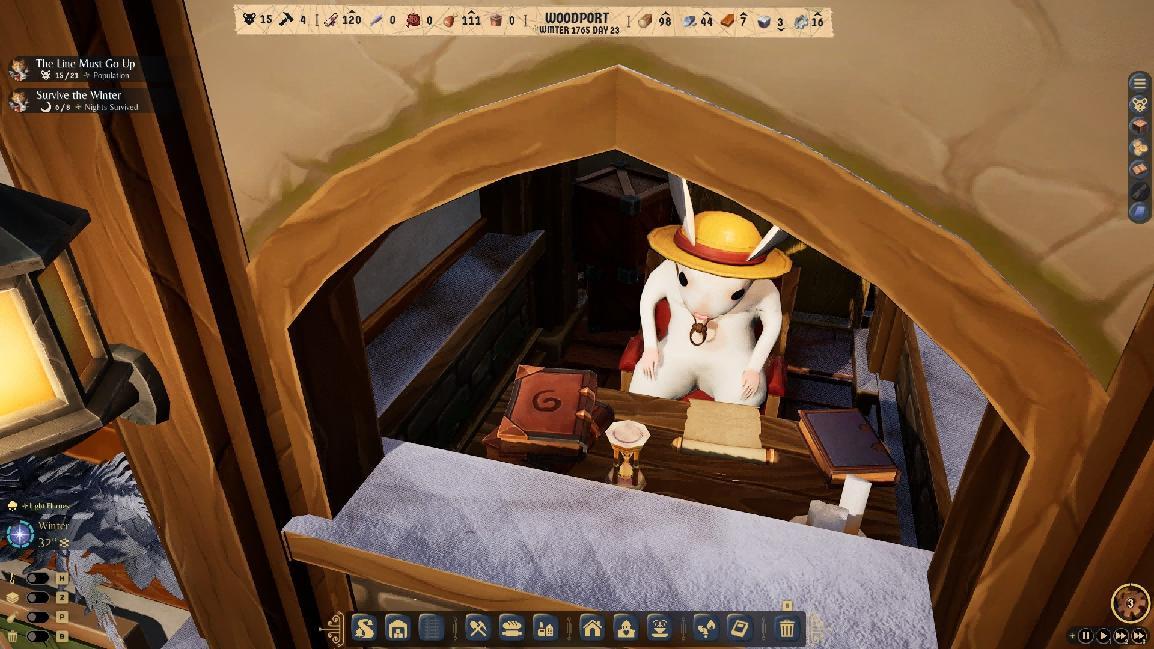Open the coins economy panel
The width and height of the screenshot is (1154, 649).
pos(1140,147)
